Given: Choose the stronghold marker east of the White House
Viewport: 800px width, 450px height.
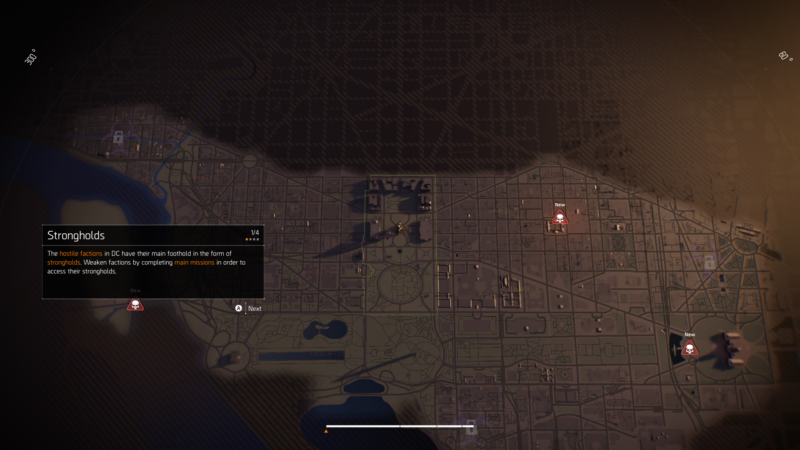Looking at the screenshot, I should 559,219.
